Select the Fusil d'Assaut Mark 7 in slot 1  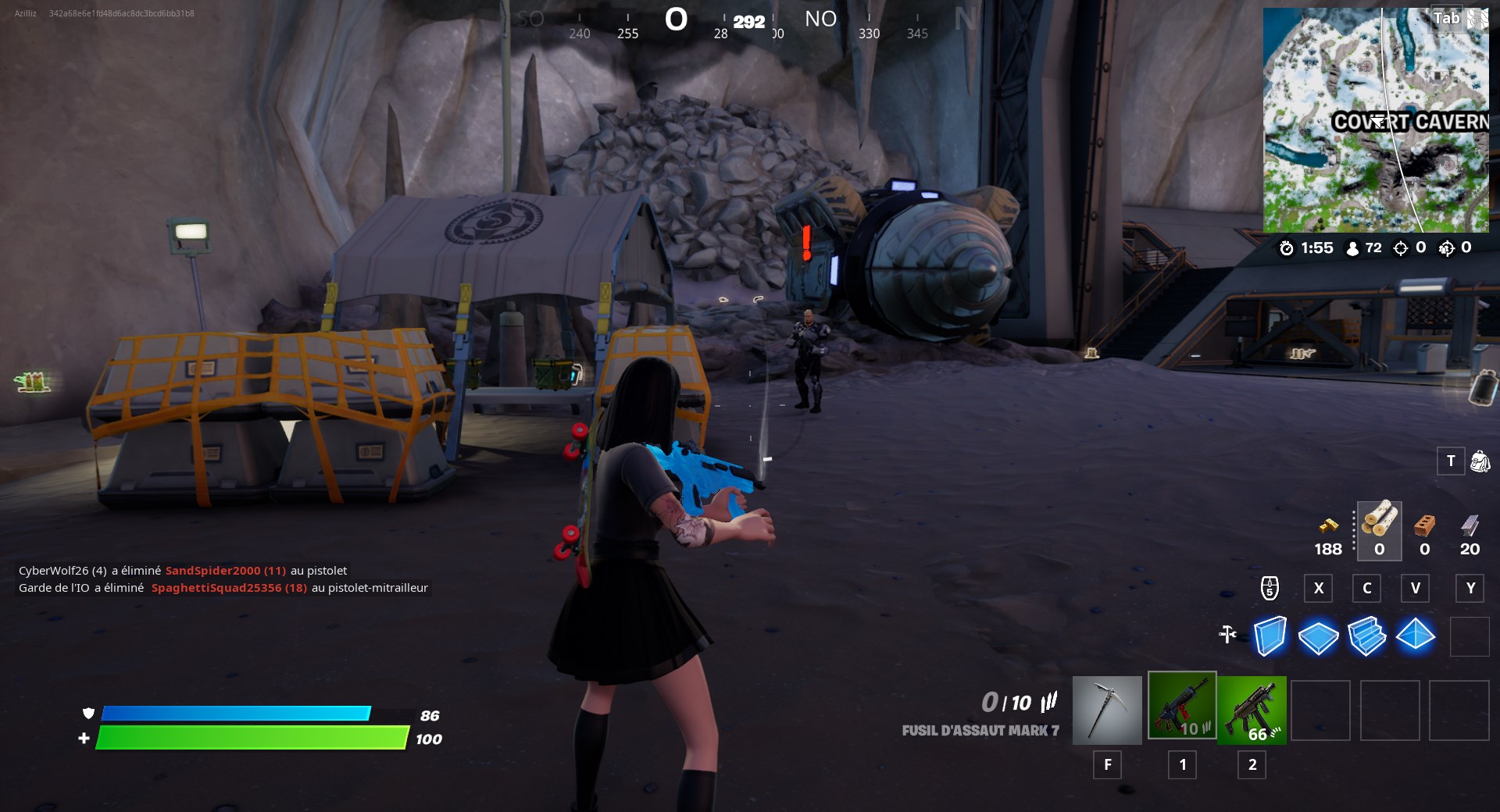tap(1182, 710)
